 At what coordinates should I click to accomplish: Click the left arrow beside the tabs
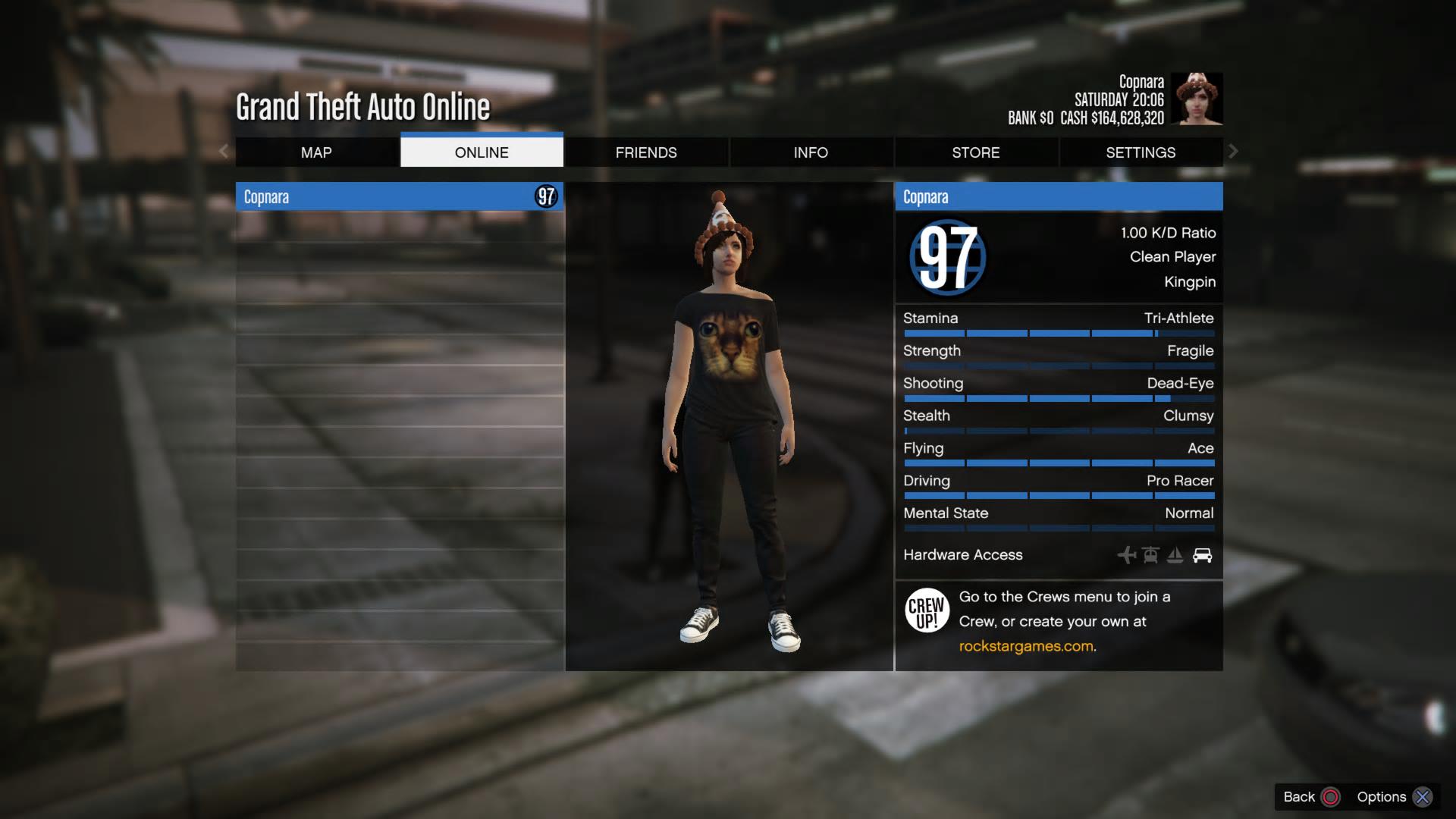click(224, 152)
